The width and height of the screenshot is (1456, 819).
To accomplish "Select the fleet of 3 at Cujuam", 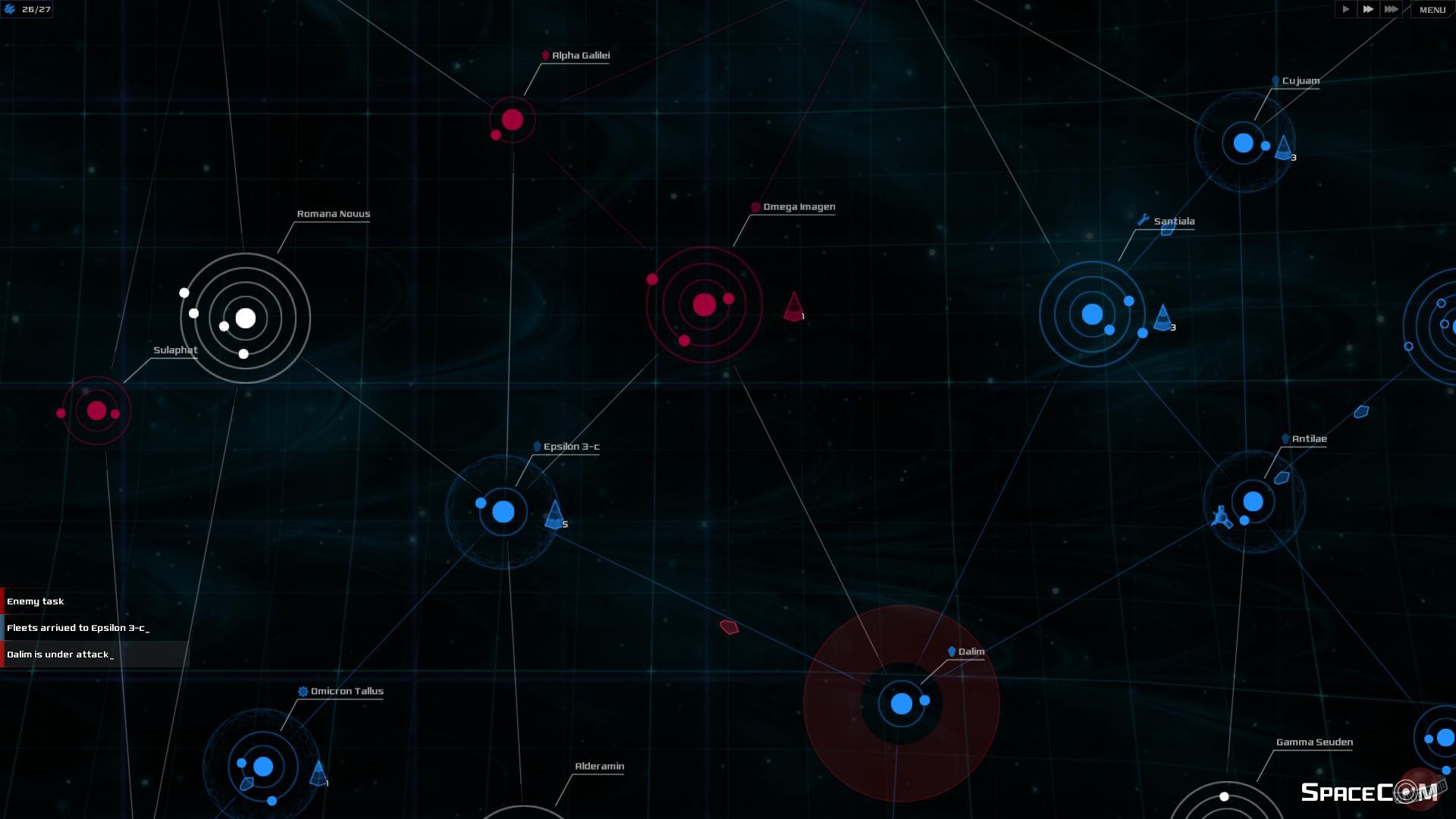I will point(1283,148).
